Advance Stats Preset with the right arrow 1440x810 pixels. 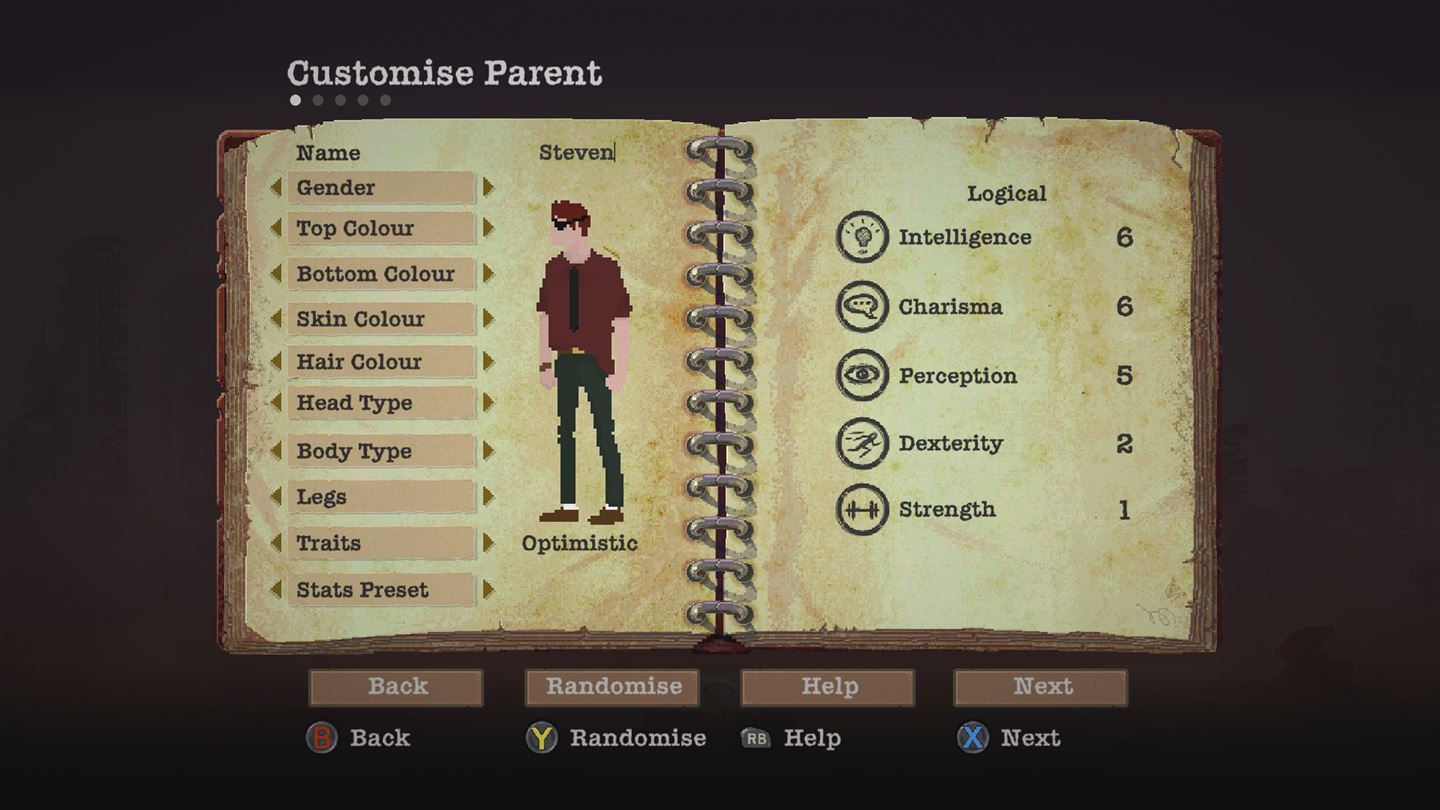(486, 590)
